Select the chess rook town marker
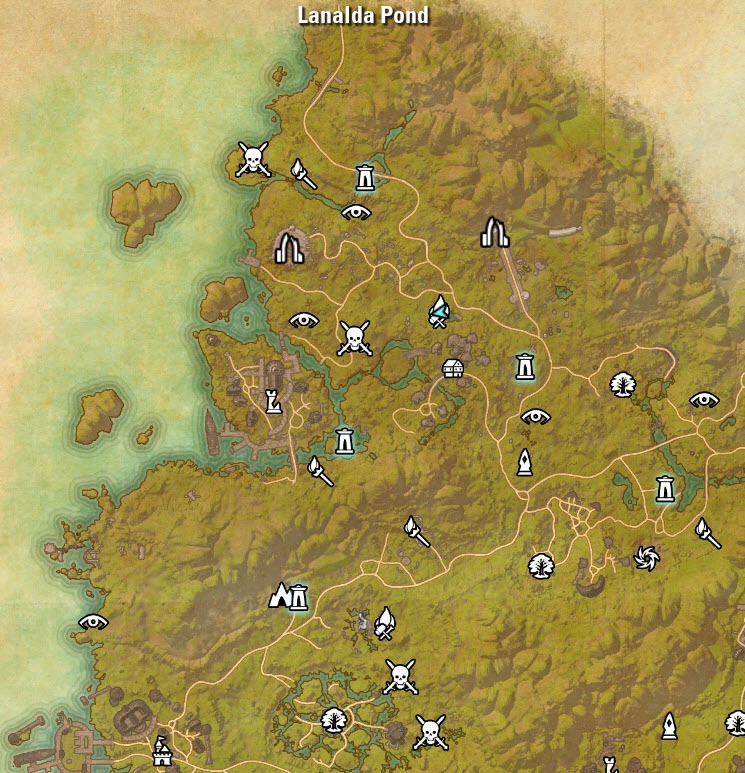Viewport: 745px width, 773px height. click(271, 401)
